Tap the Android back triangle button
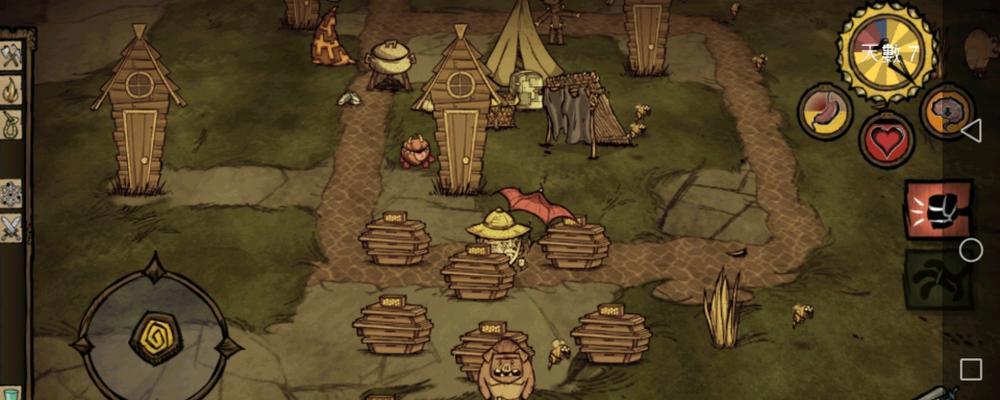This screenshot has height=400, width=1000. tap(970, 131)
